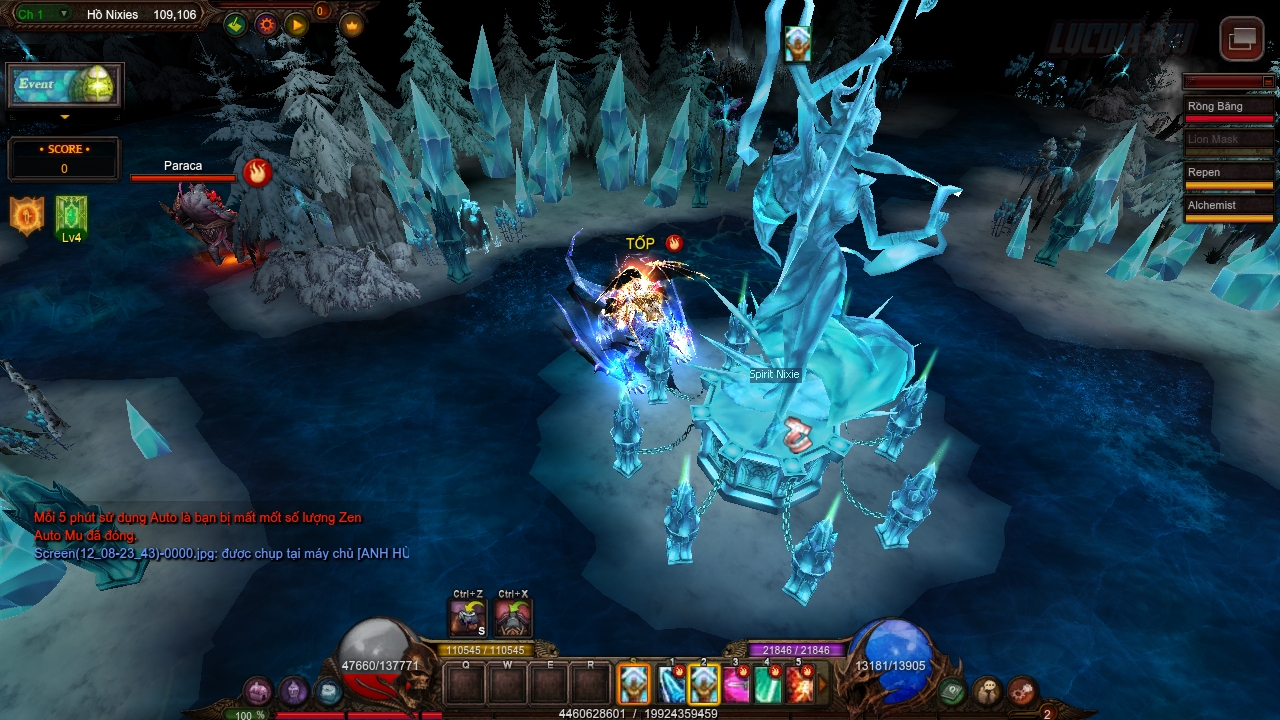Select party member Alchemist
This screenshot has width=1280, height=720.
(1229, 207)
